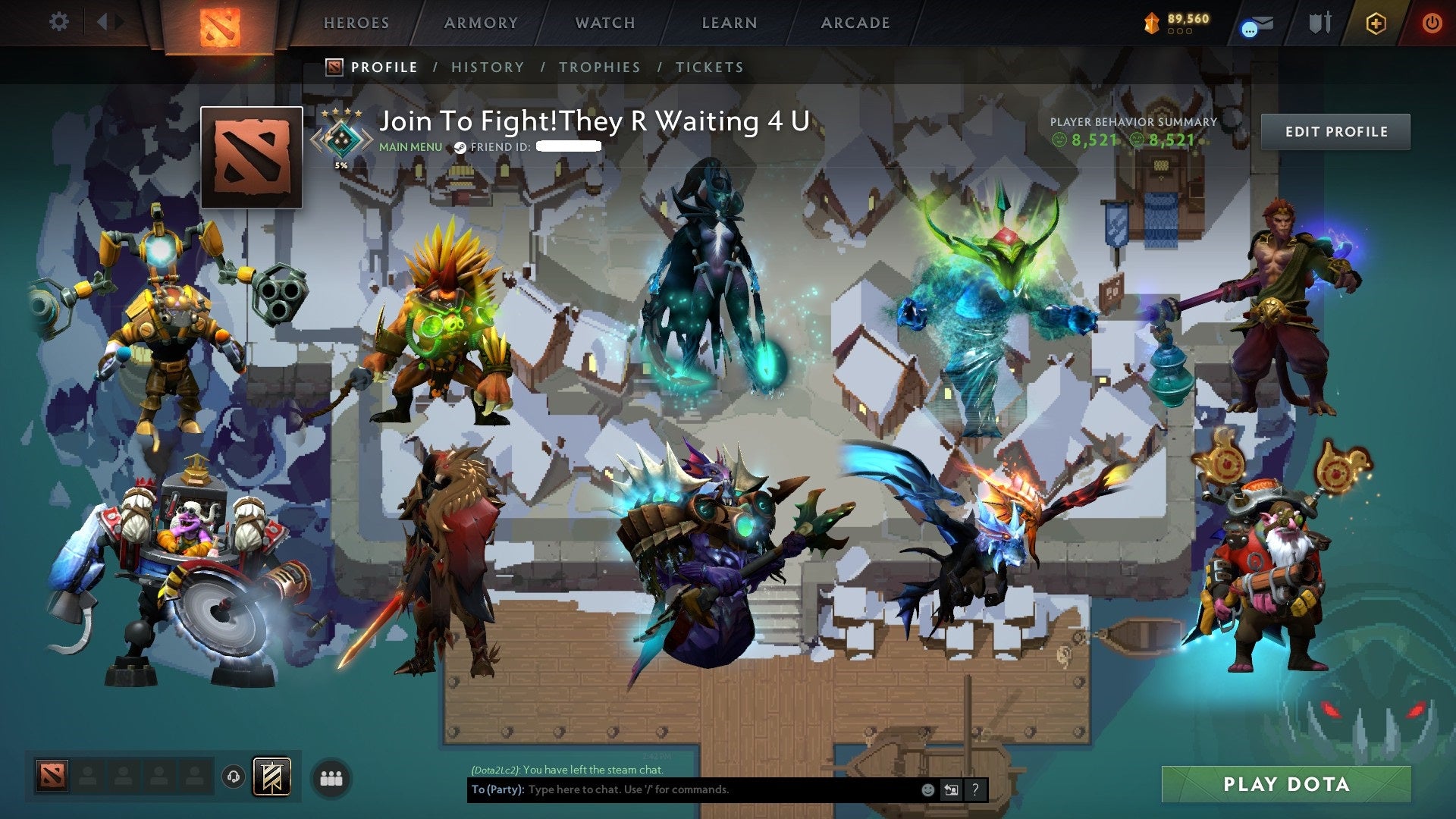
Task: Open the emoticon picker in the chat bar
Action: click(x=928, y=791)
